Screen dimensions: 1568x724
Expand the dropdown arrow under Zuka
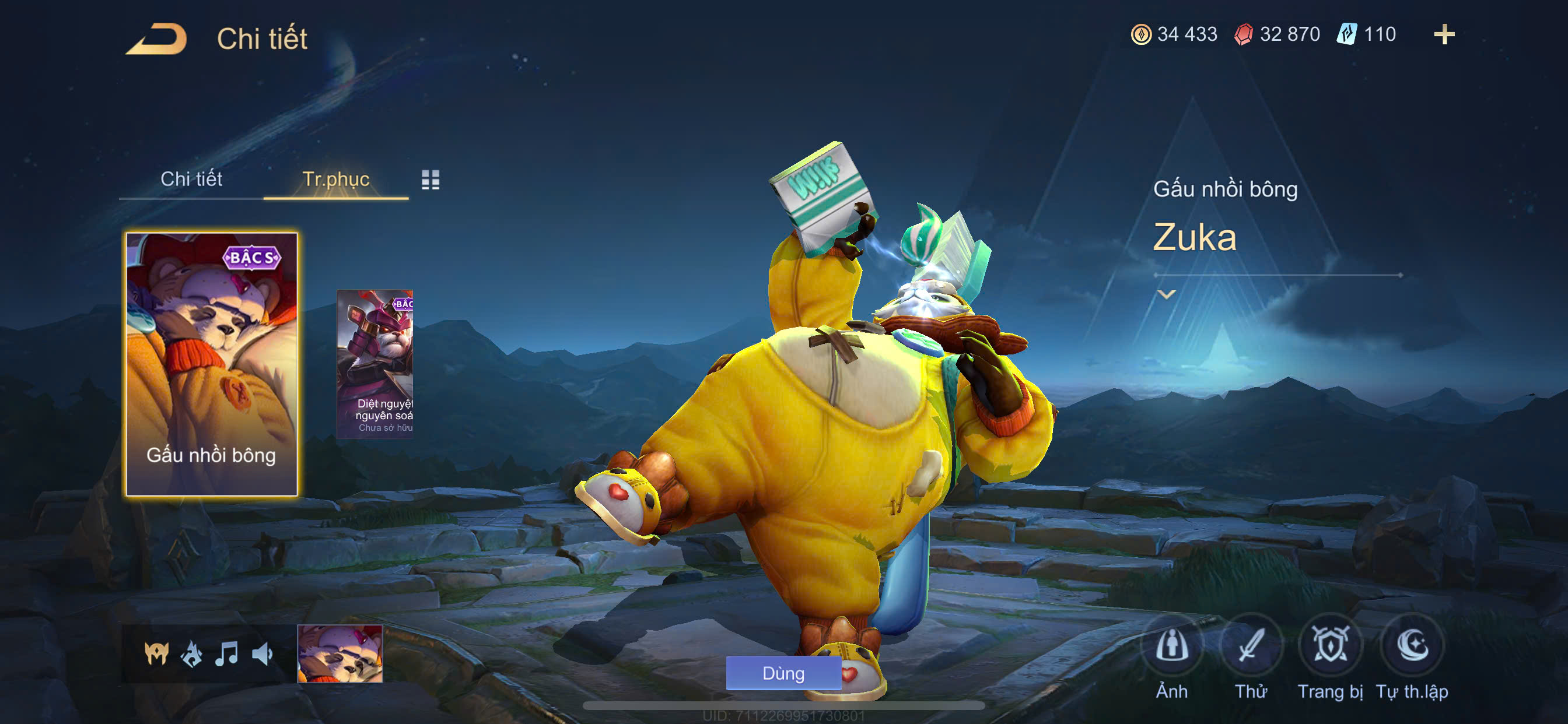pyautogui.click(x=1166, y=294)
